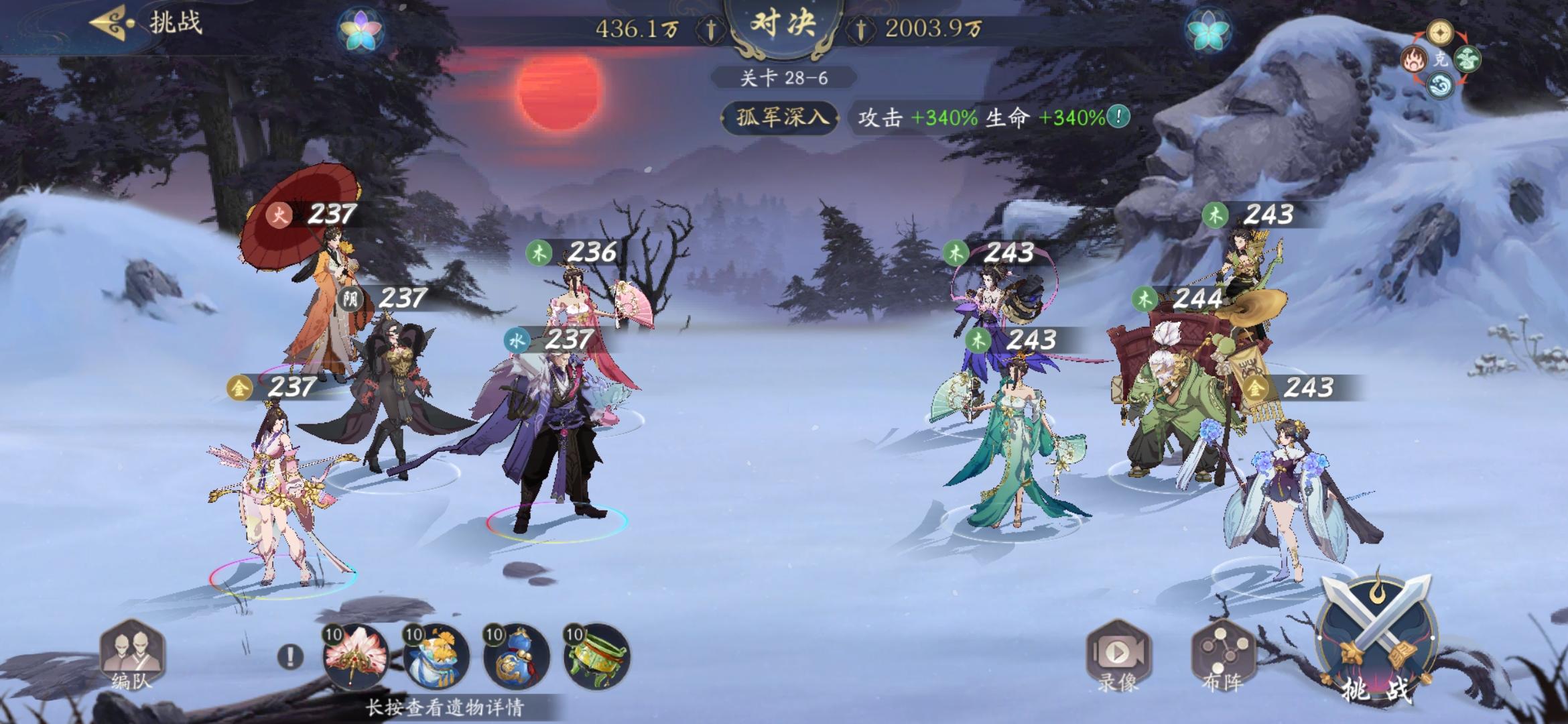The image size is (1568, 724).
Task: Tap the fire element icon in the 克 wheel
Action: coord(1413,59)
